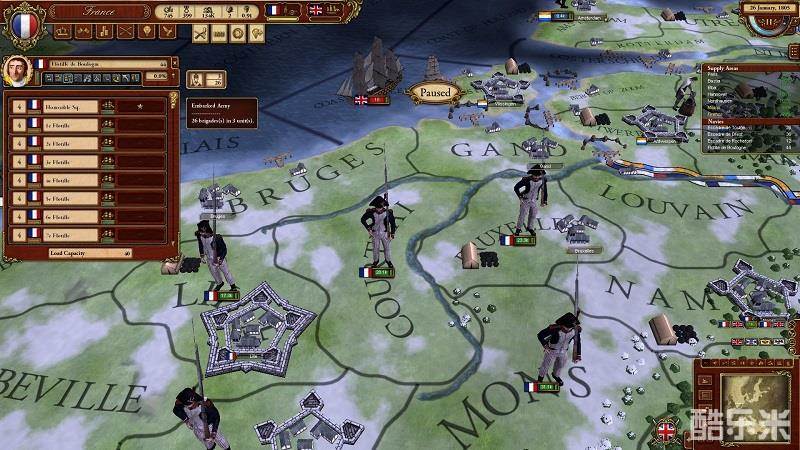Click the British flag indicator in top bar

pos(317,10)
